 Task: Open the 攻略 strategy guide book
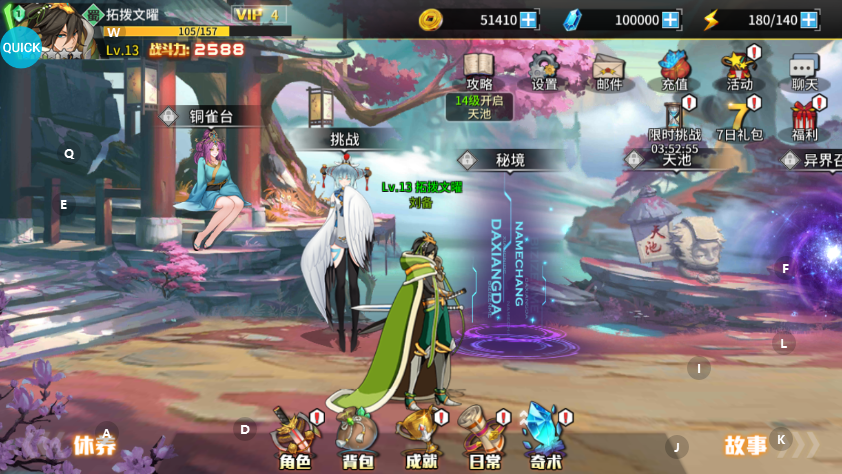tap(479, 68)
